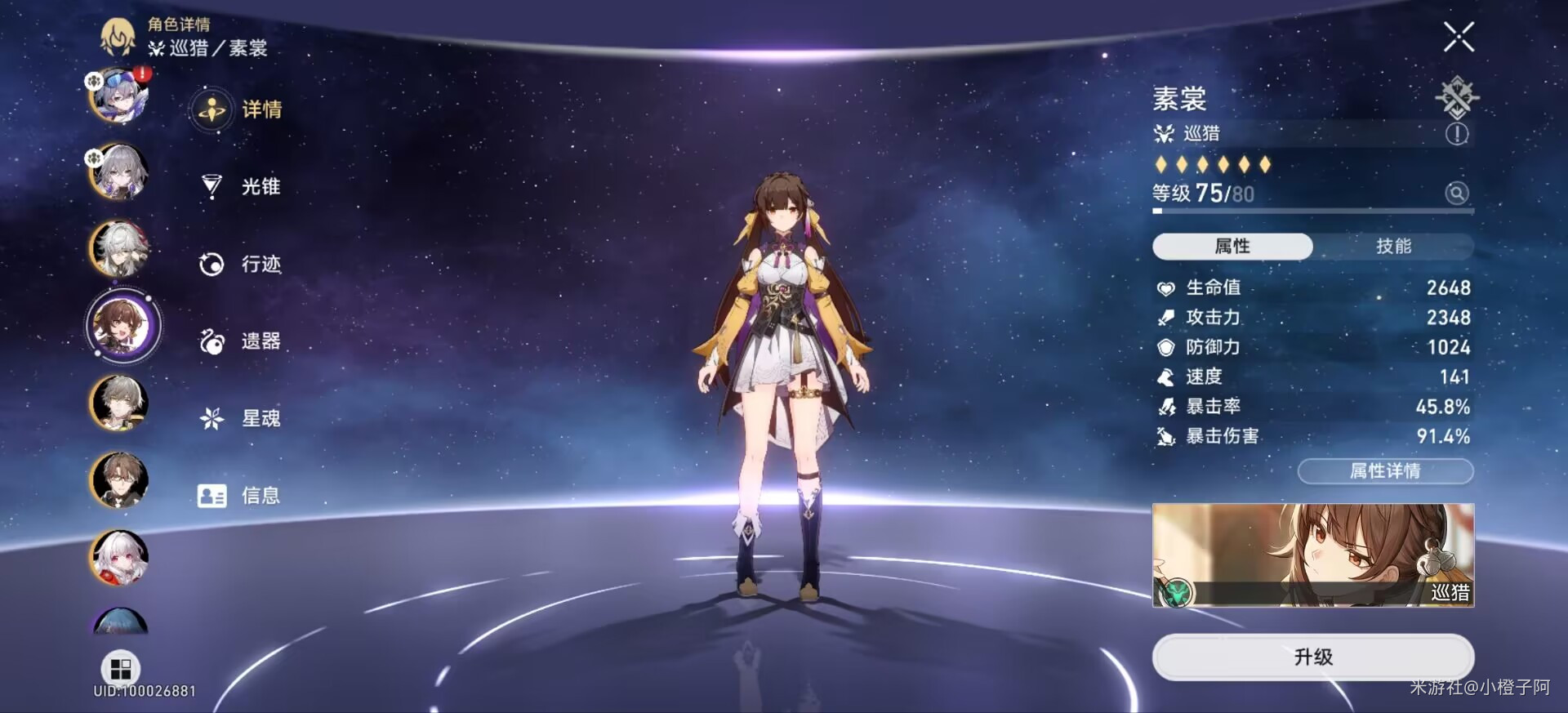Open the equipped 巡猎 light cone card
1568x713 pixels.
click(x=1312, y=555)
